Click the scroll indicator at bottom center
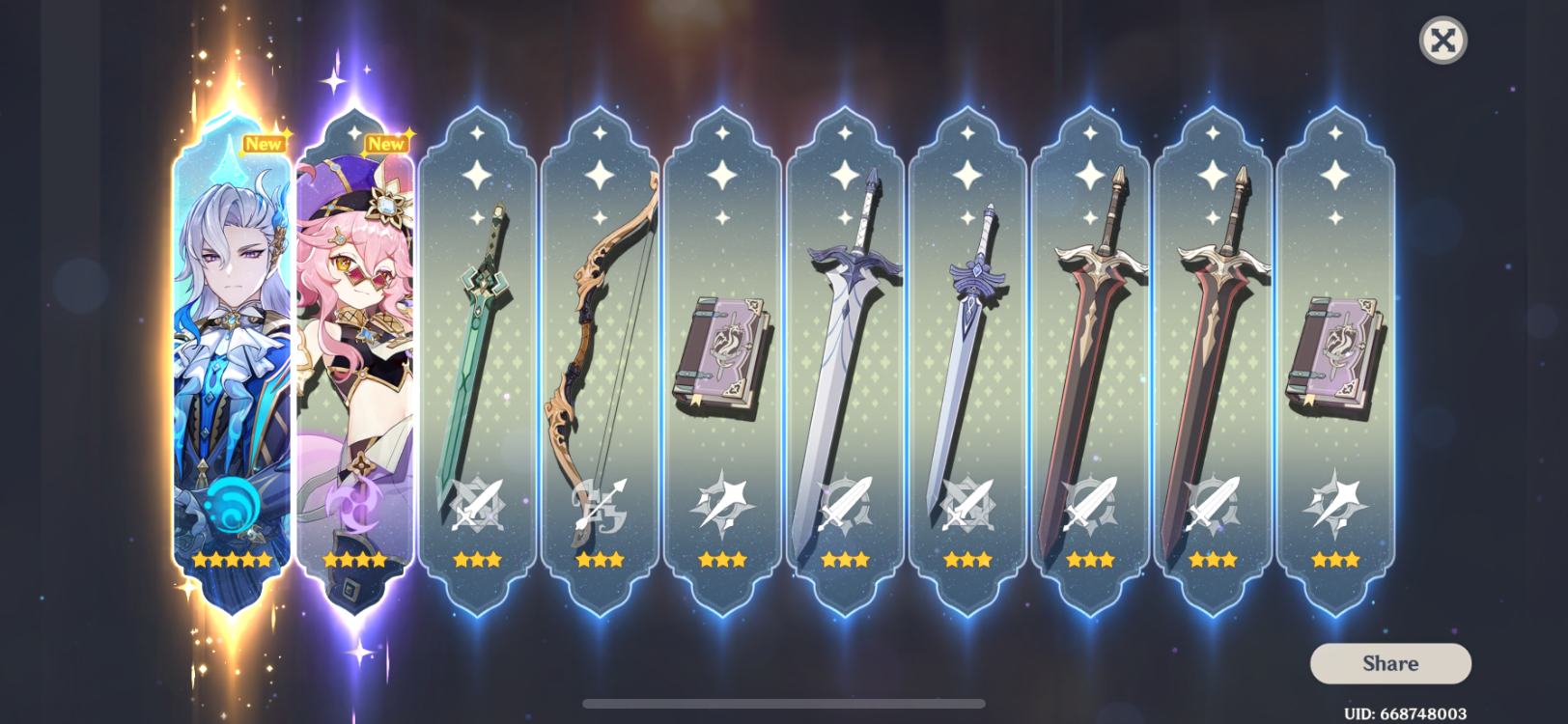This screenshot has height=724, width=1568. [784, 703]
